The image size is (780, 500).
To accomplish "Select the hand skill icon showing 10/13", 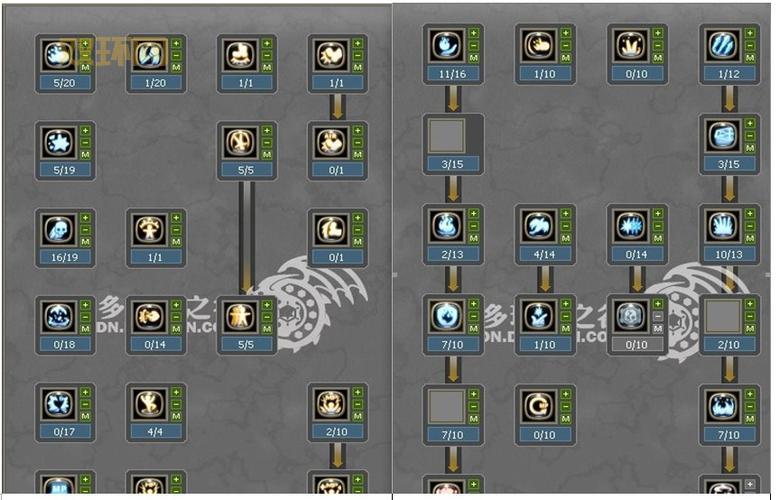I will 720,226.
